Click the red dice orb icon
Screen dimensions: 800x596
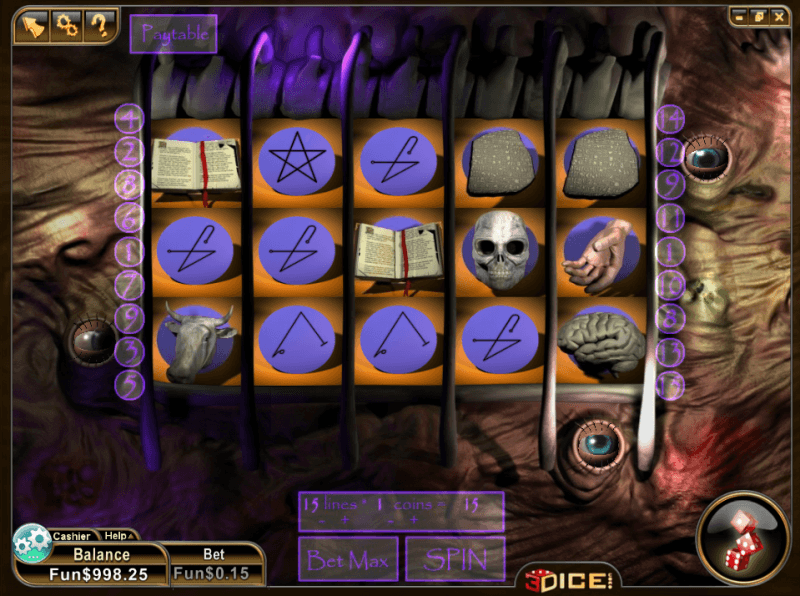(743, 537)
